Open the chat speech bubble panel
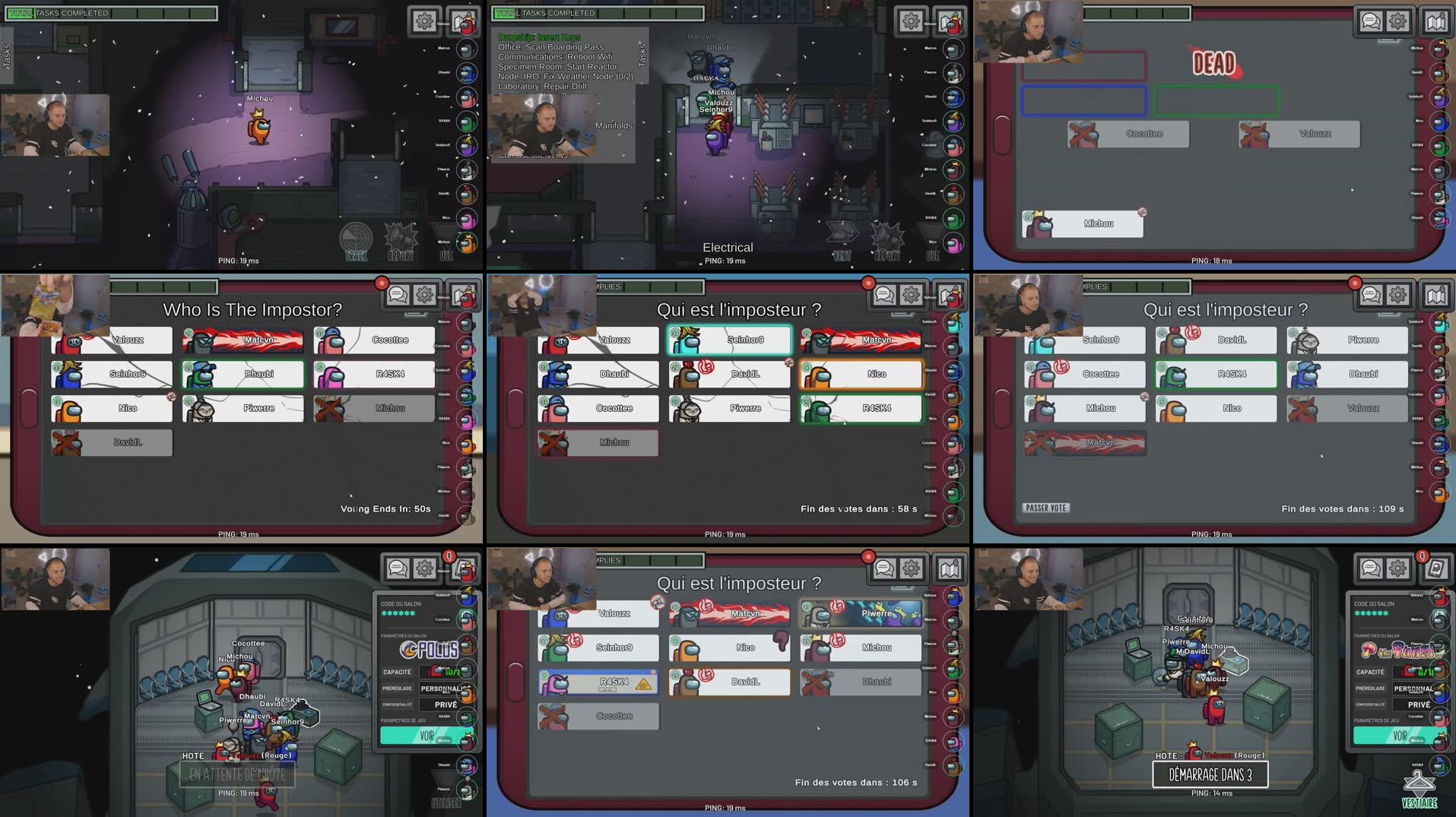The height and width of the screenshot is (817, 1456). (x=1372, y=21)
